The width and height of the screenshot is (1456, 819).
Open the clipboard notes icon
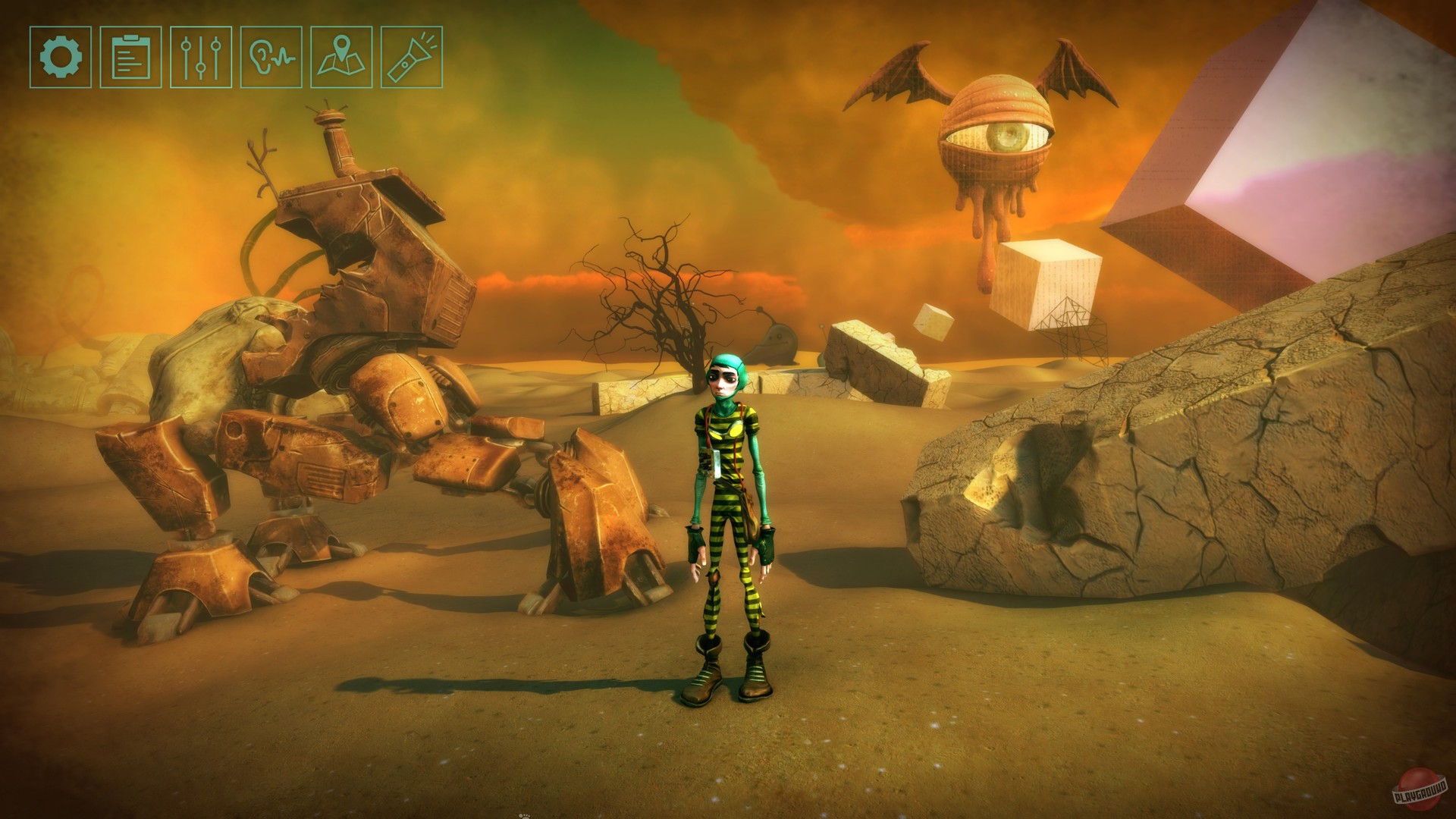tap(130, 57)
